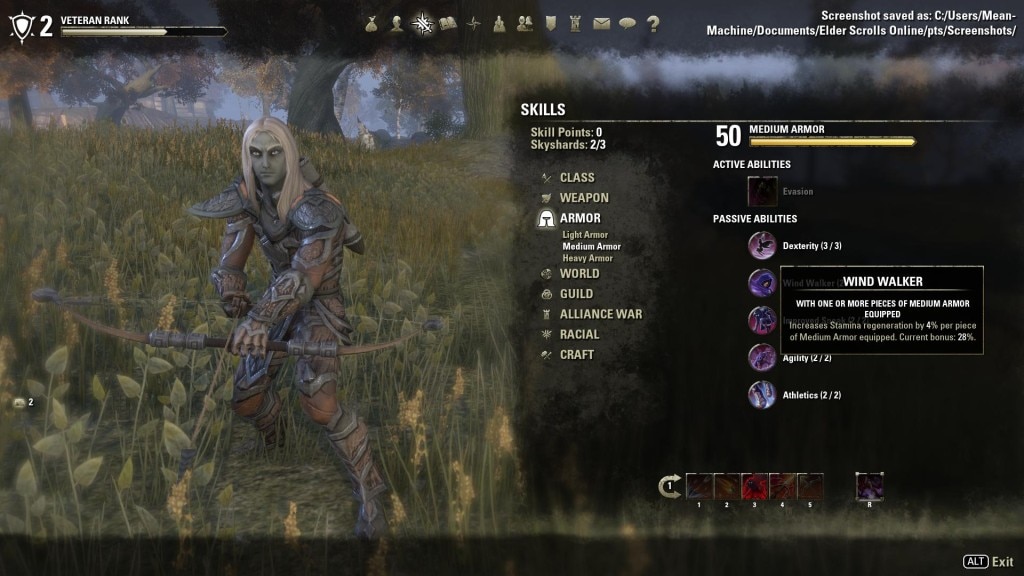1024x576 pixels.
Task: Expand the Weapon skill category
Action: (x=583, y=198)
